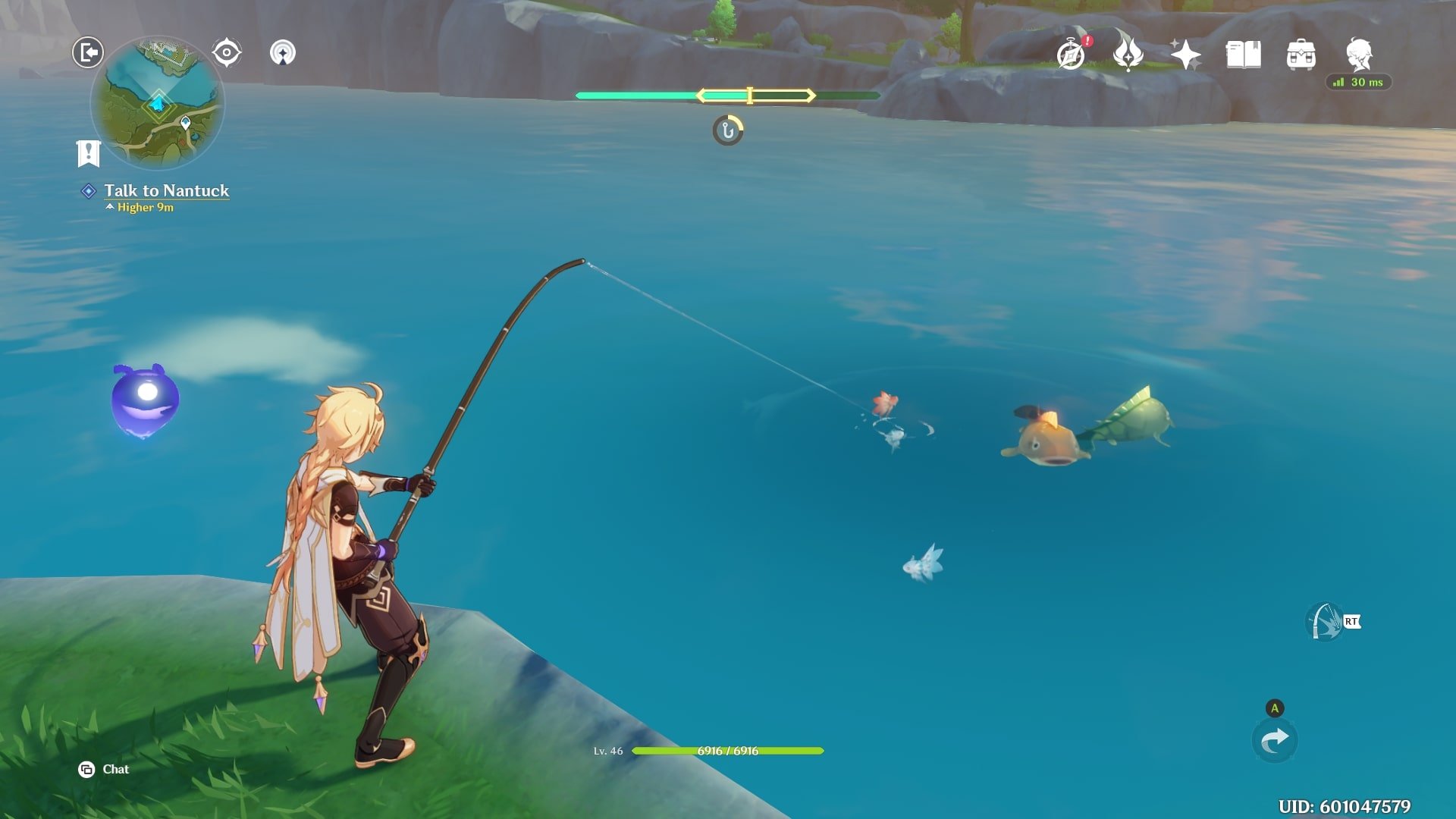1456x819 pixels.
Task: Toggle the eye-shaped view icon
Action: pos(226,52)
